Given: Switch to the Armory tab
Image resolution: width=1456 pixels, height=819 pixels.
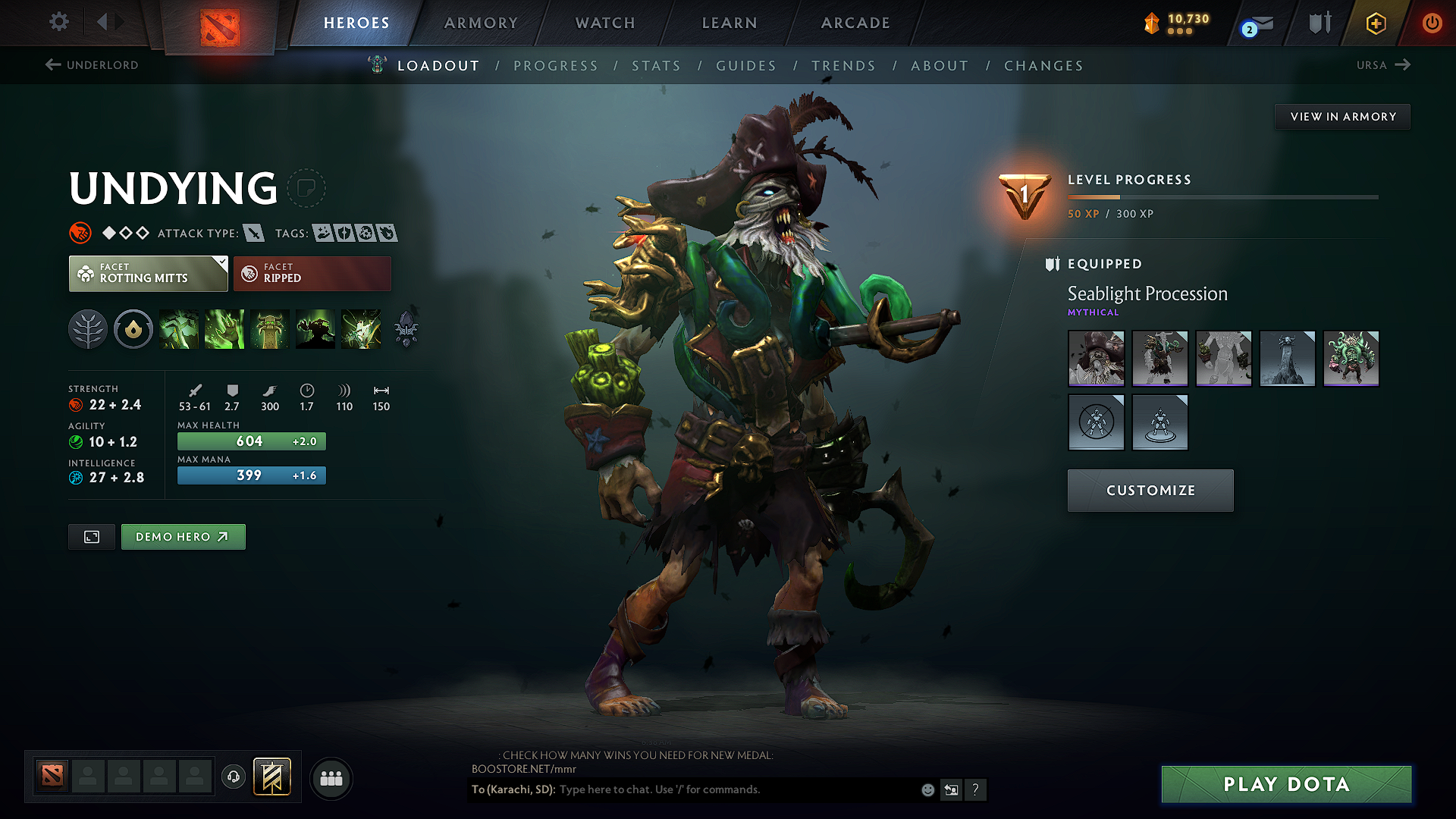Looking at the screenshot, I should (x=481, y=23).
